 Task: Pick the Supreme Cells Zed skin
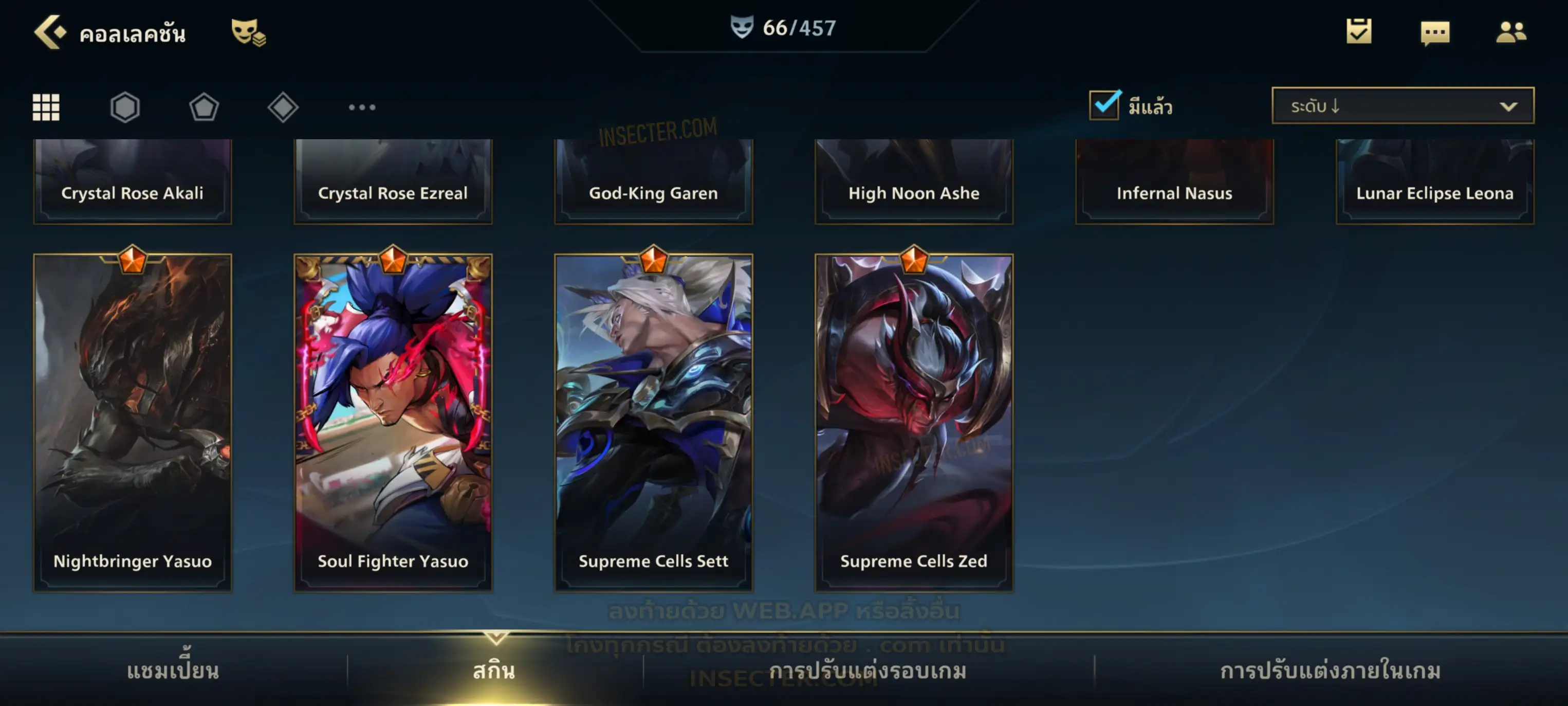[914, 422]
